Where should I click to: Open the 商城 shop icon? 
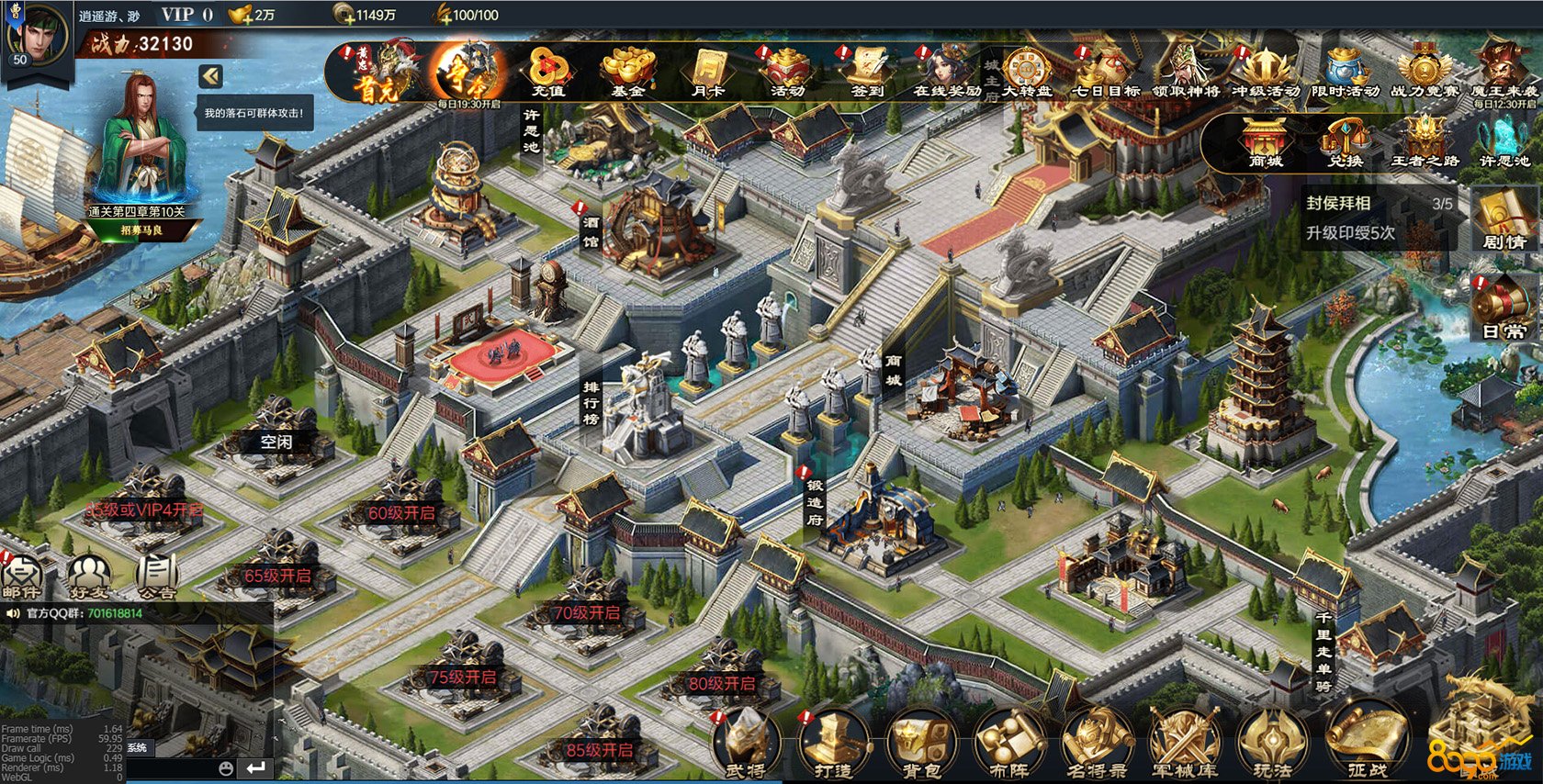tap(1265, 142)
